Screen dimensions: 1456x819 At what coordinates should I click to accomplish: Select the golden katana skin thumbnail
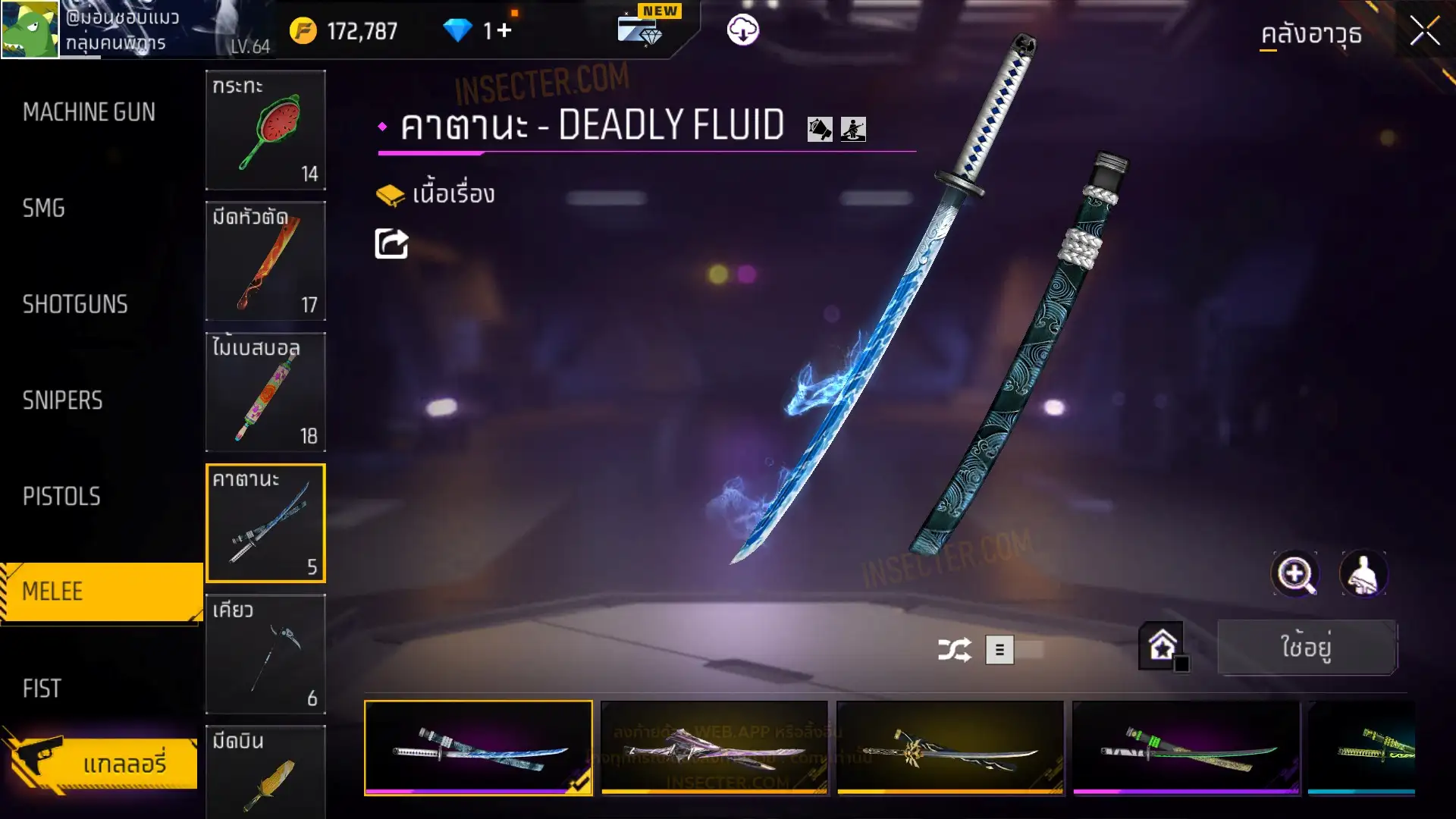point(949,748)
